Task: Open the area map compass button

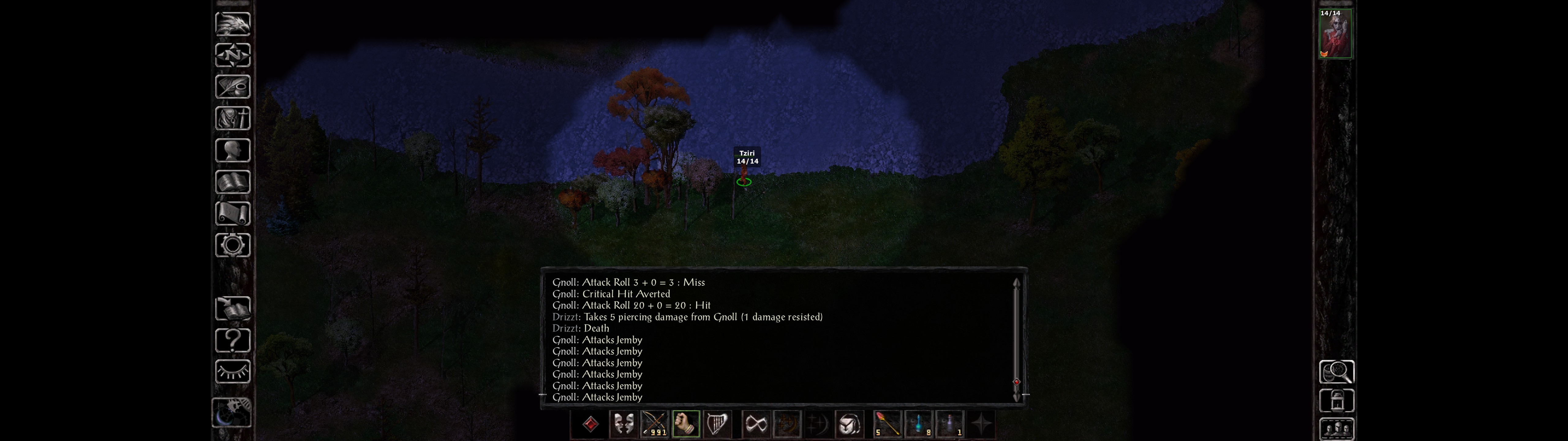Action: coord(232,55)
